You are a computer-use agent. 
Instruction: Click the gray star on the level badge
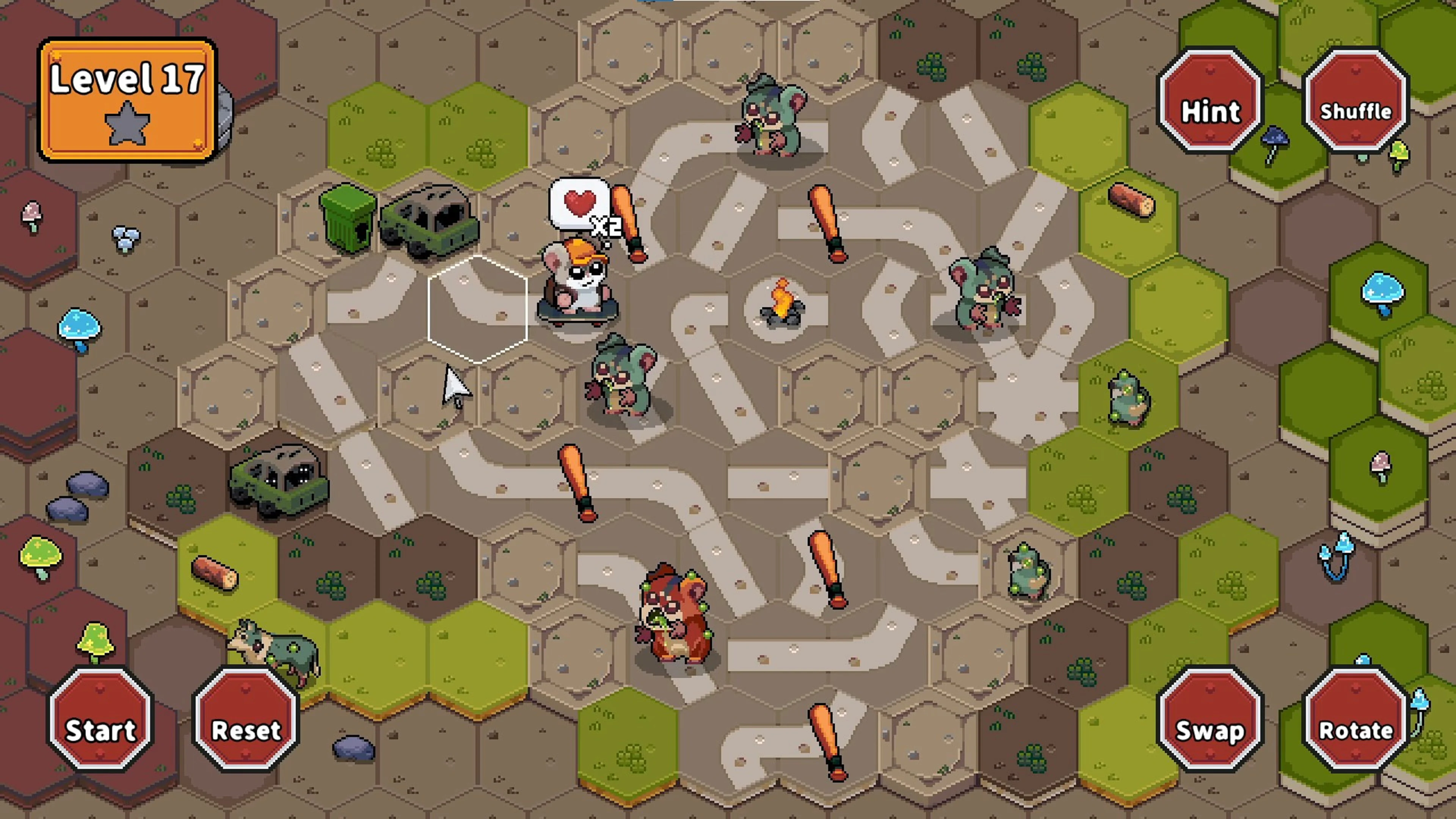(127, 121)
